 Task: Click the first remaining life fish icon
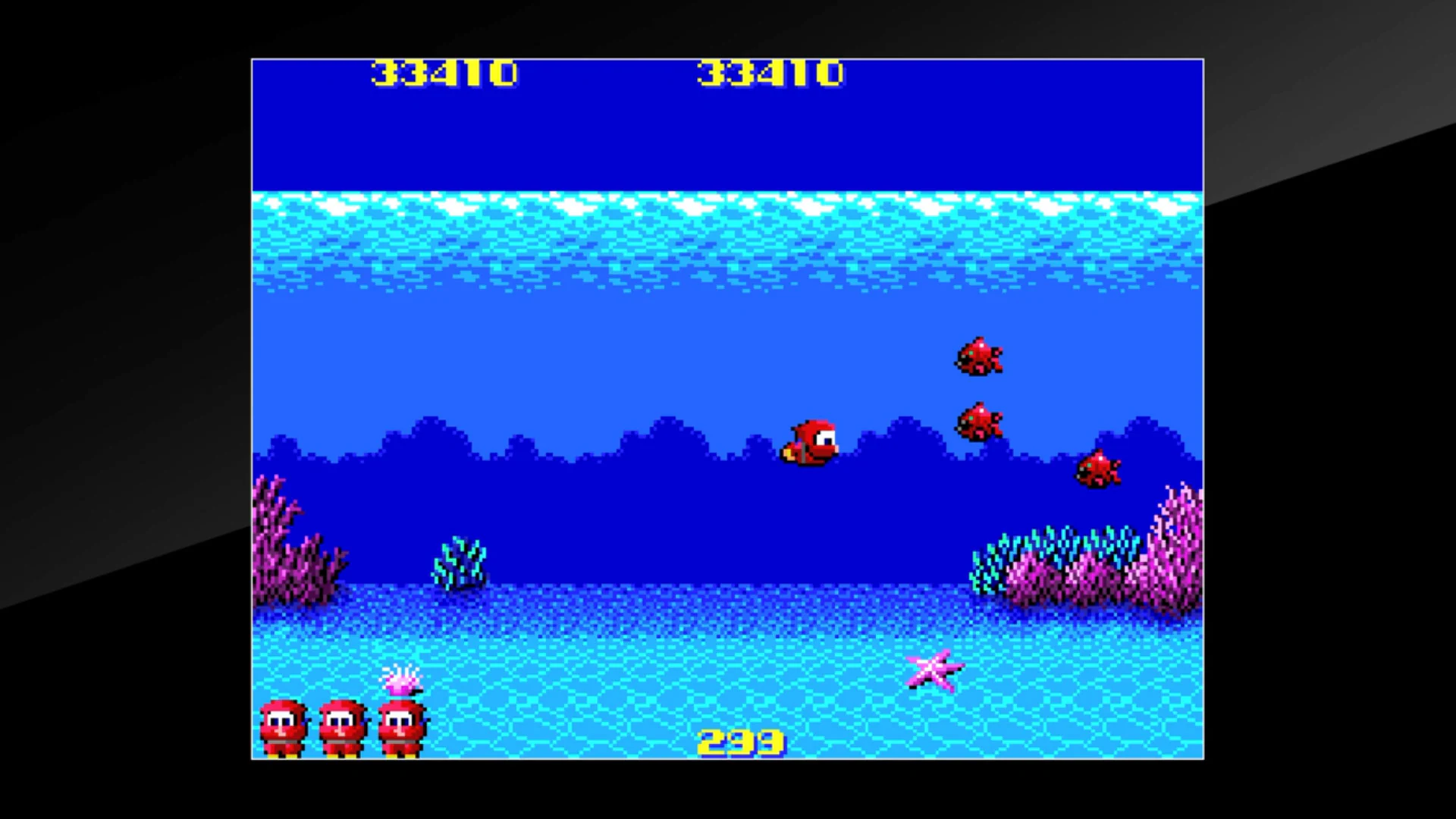pyautogui.click(x=283, y=724)
